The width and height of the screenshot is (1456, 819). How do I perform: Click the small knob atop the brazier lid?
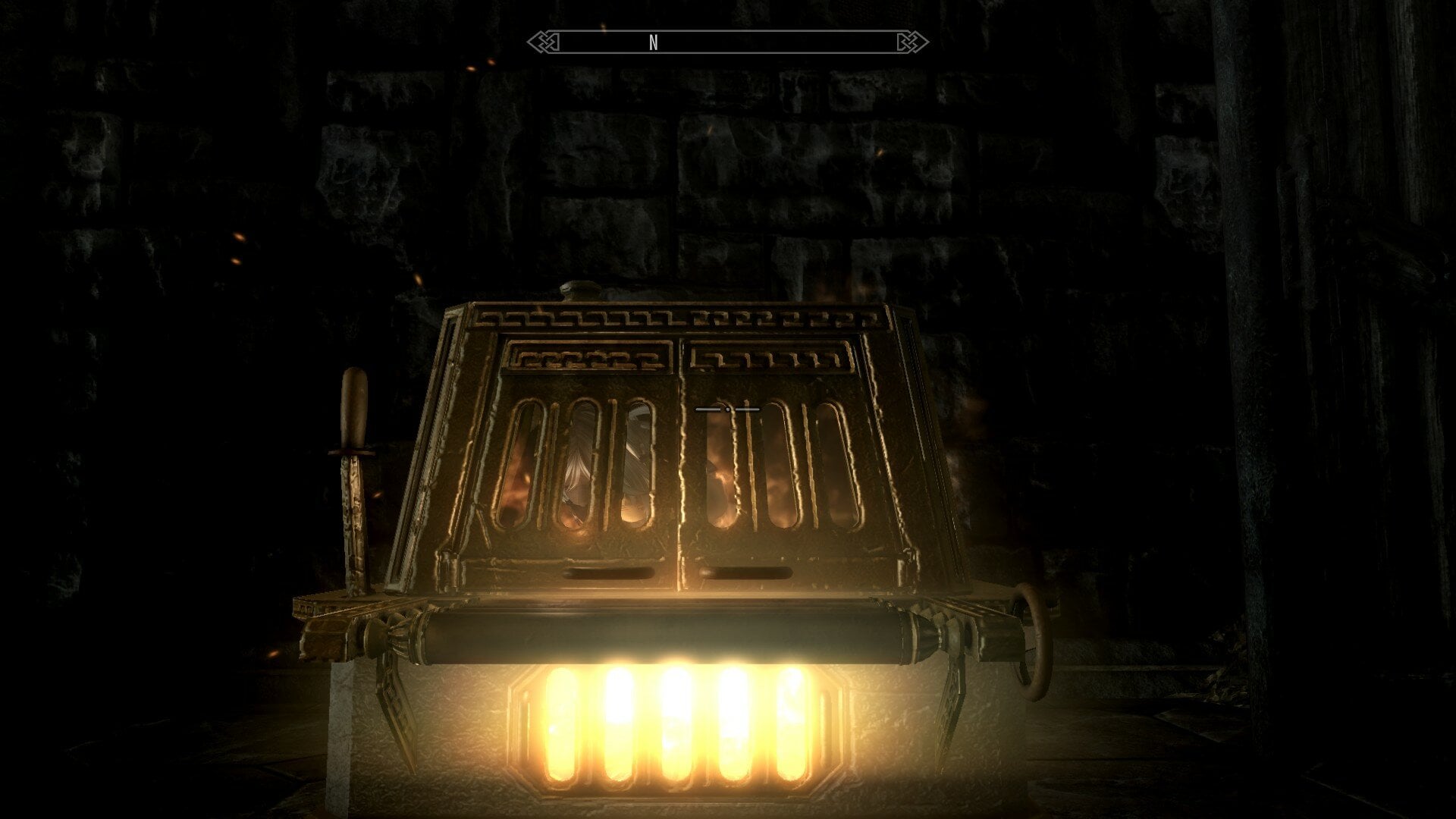pyautogui.click(x=579, y=292)
